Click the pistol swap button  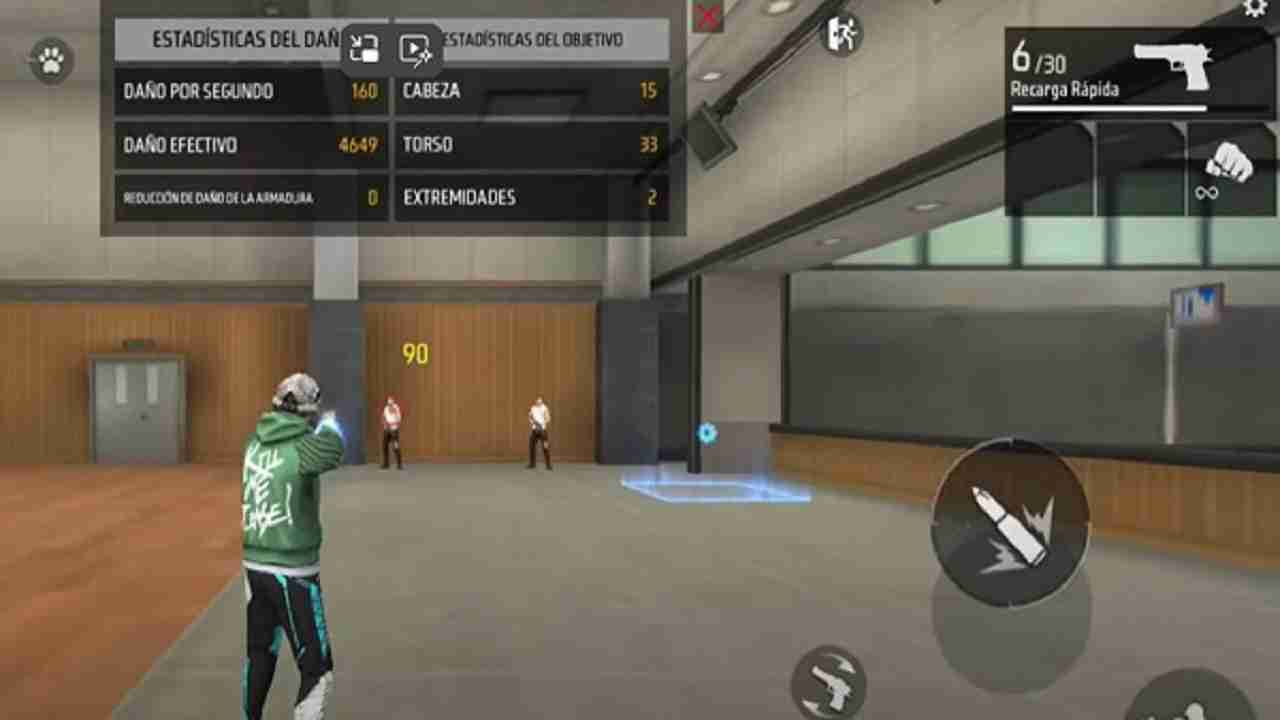pos(829,684)
